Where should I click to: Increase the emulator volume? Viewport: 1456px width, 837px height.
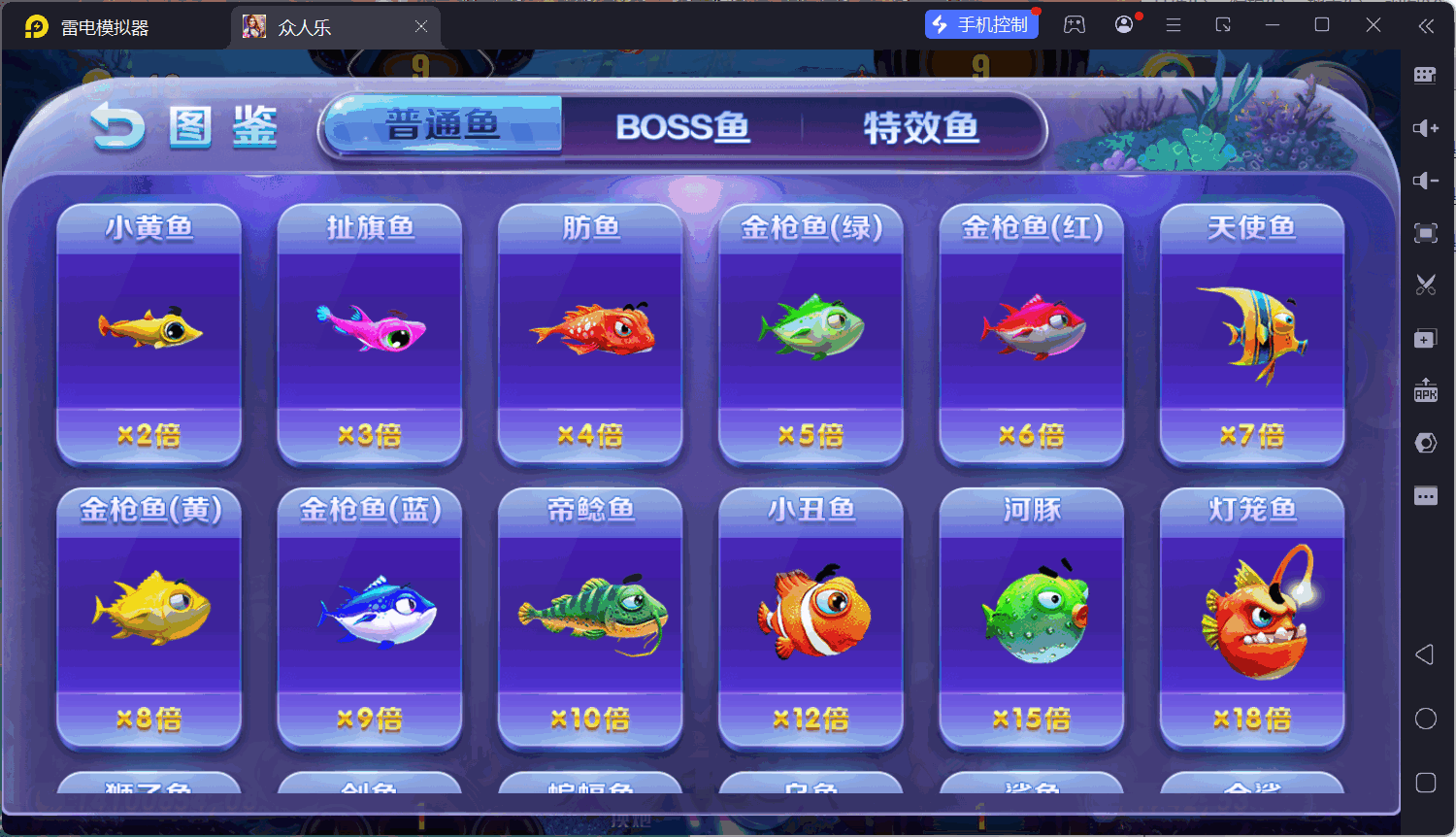pos(1426,127)
